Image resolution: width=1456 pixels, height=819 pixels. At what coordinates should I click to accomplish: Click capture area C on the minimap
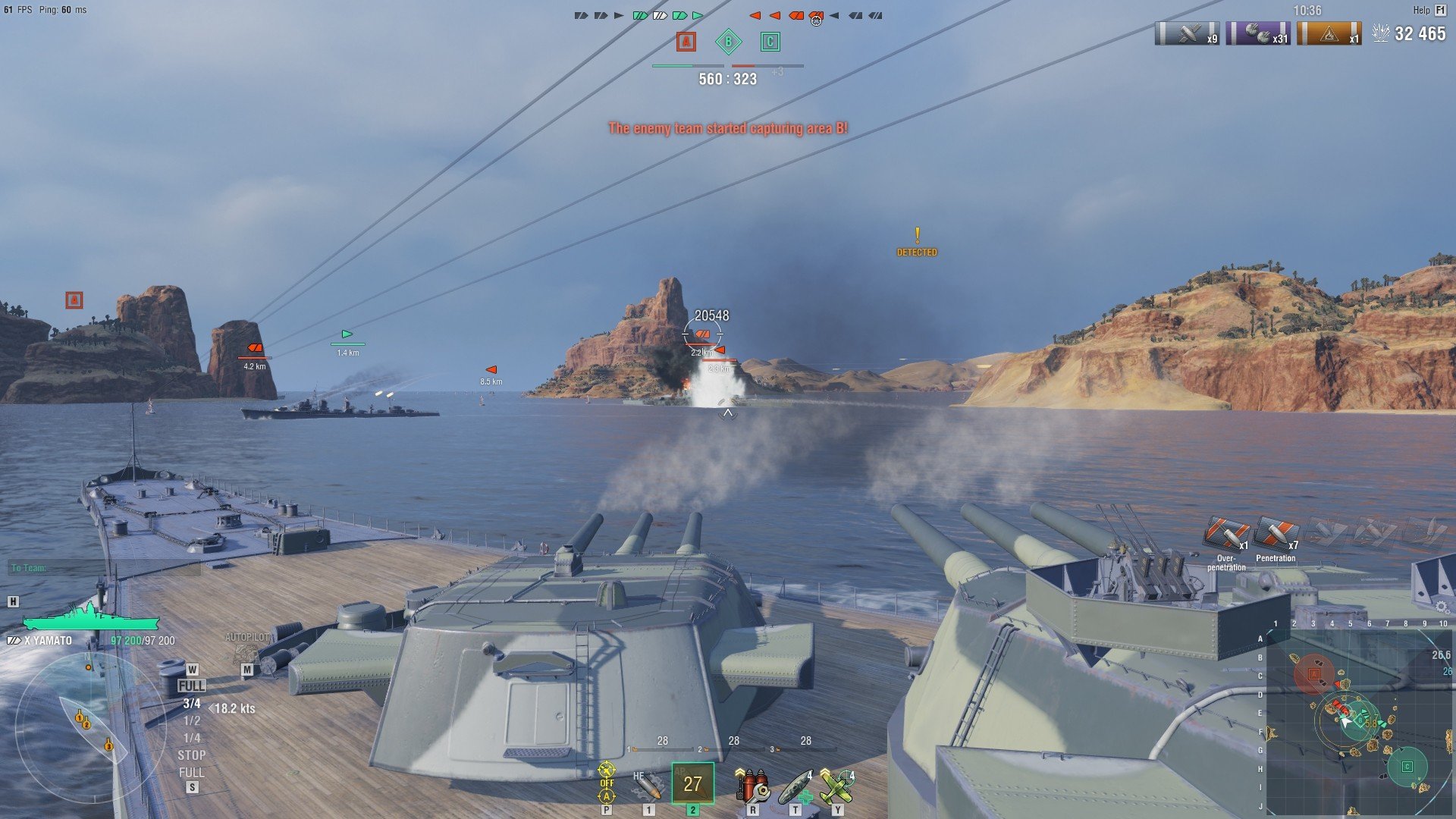click(1407, 767)
